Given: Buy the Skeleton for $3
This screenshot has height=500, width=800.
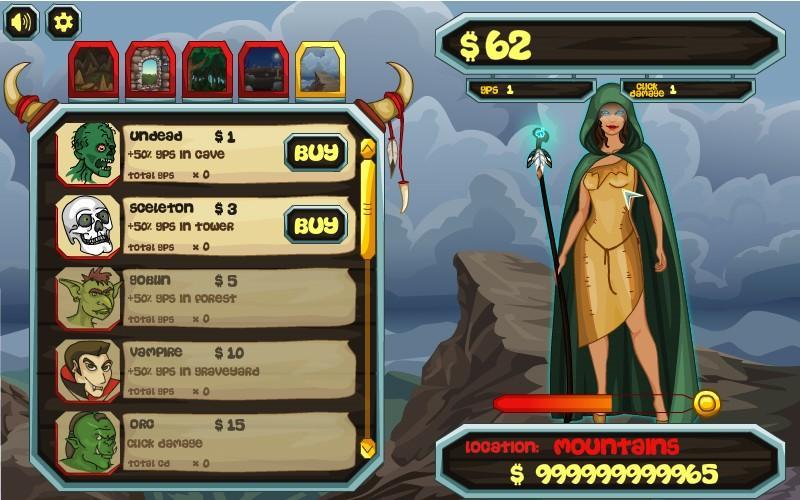Looking at the screenshot, I should point(316,224).
